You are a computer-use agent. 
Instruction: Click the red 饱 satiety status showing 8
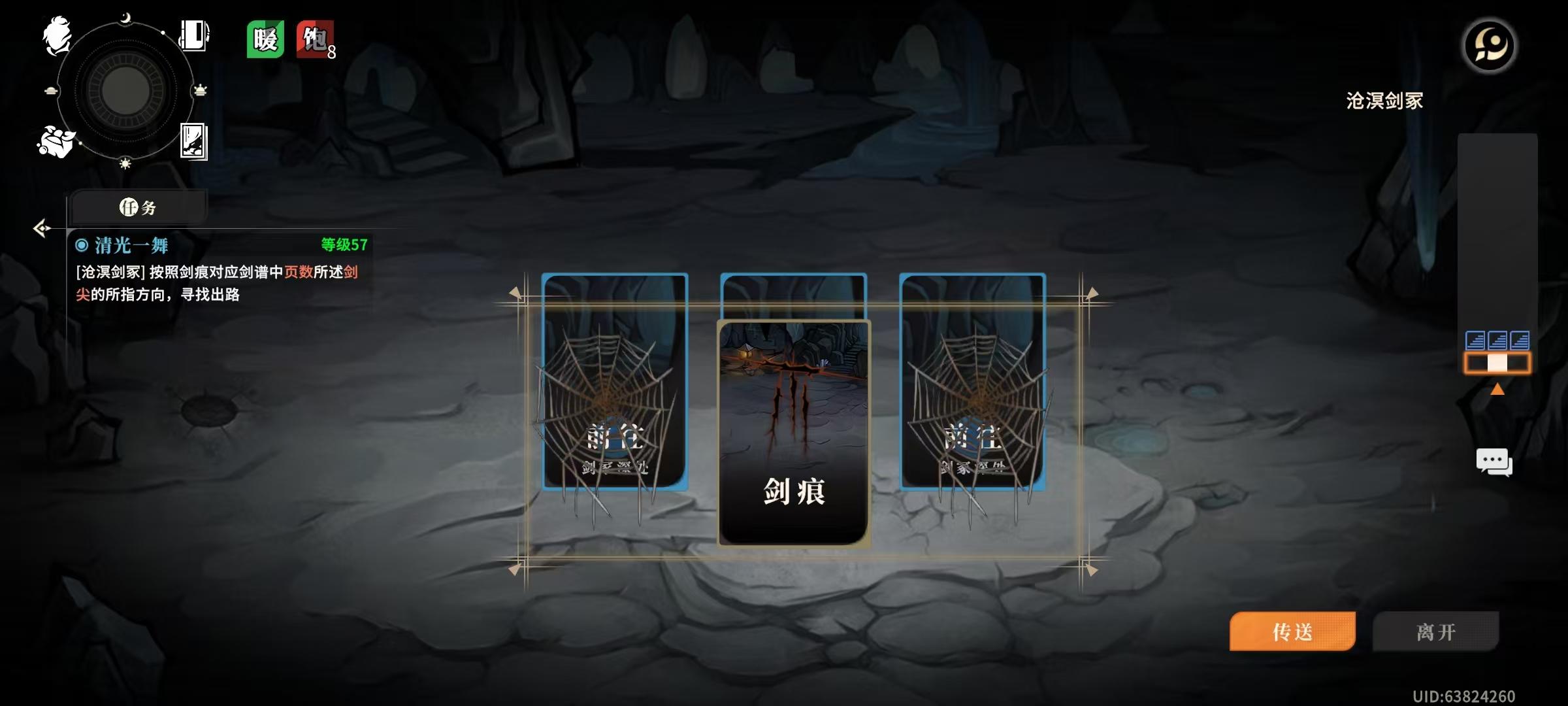click(312, 39)
